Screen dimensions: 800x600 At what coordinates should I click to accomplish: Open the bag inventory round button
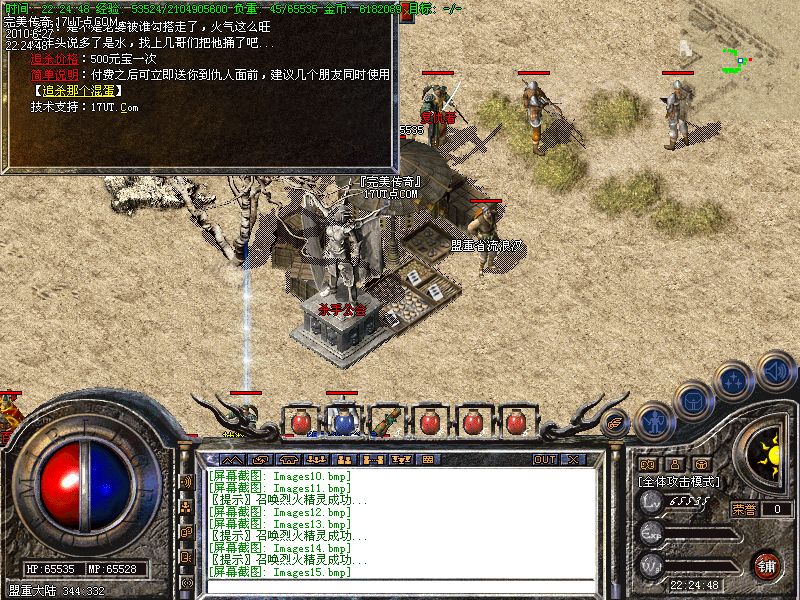point(692,400)
